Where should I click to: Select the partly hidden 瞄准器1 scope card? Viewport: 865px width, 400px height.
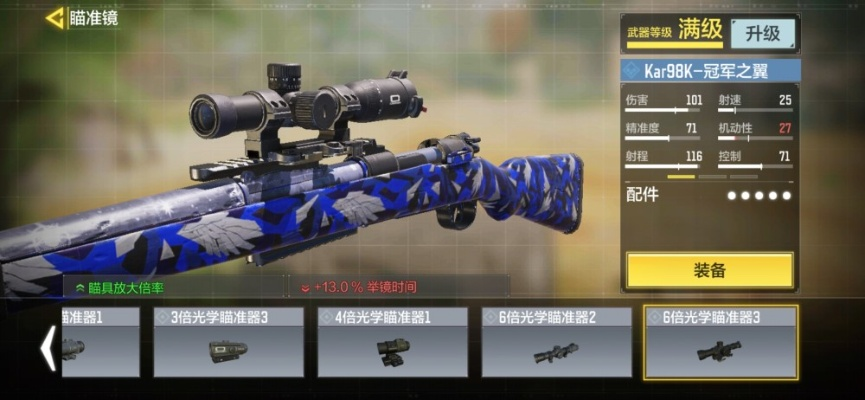tap(100, 342)
